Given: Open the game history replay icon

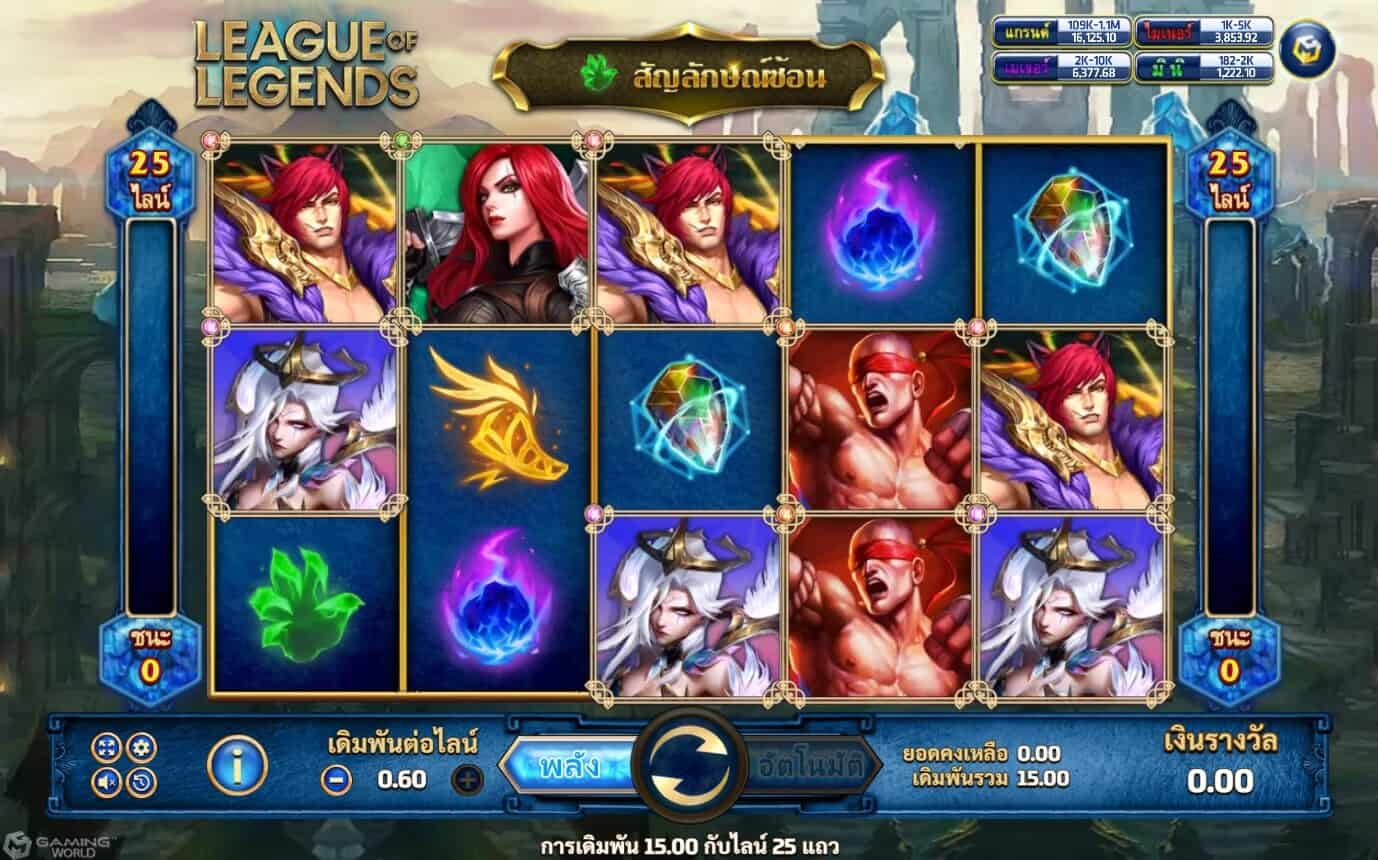Looking at the screenshot, I should 140,781.
